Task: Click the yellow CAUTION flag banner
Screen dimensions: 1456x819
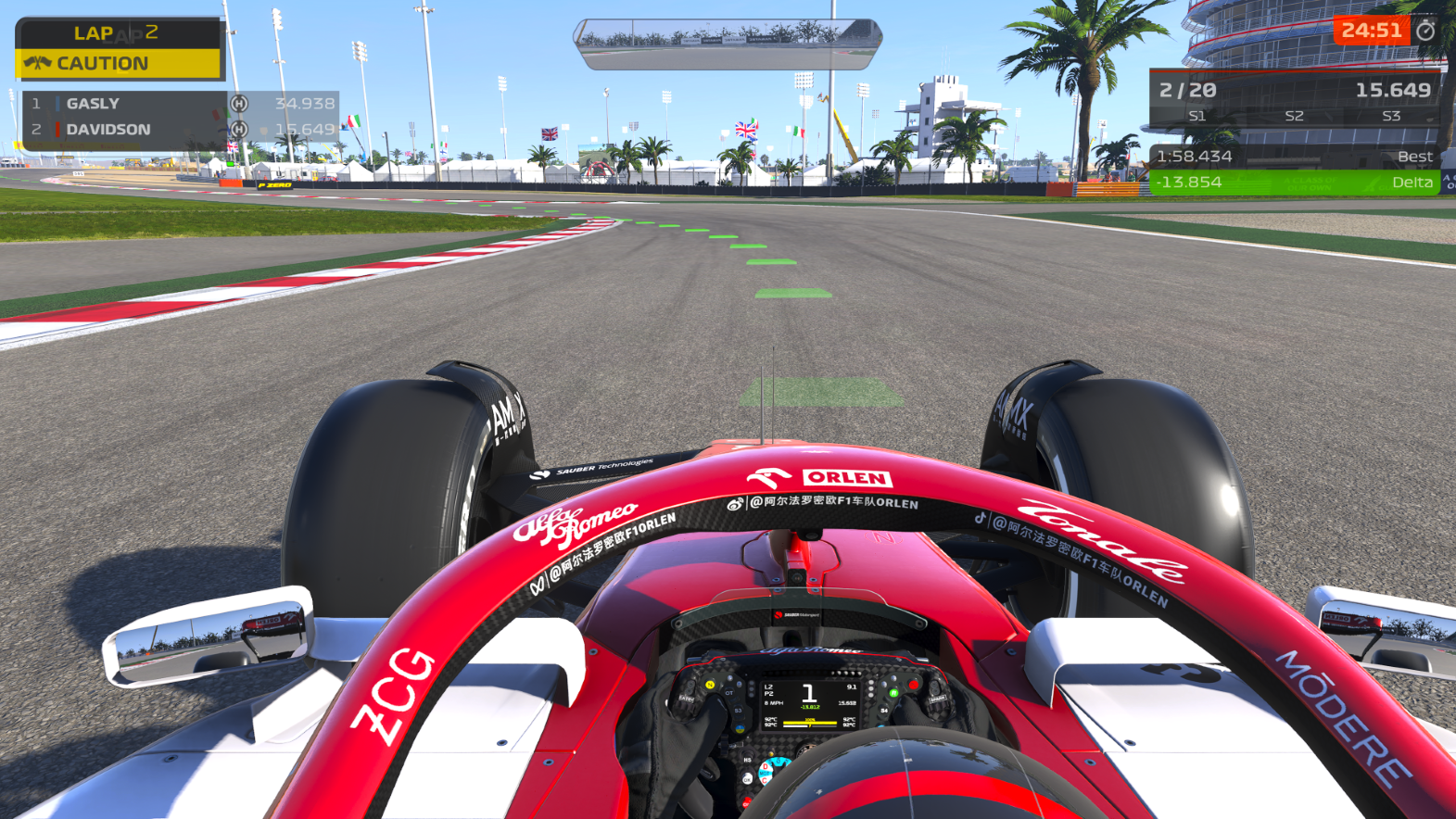Action: click(119, 63)
